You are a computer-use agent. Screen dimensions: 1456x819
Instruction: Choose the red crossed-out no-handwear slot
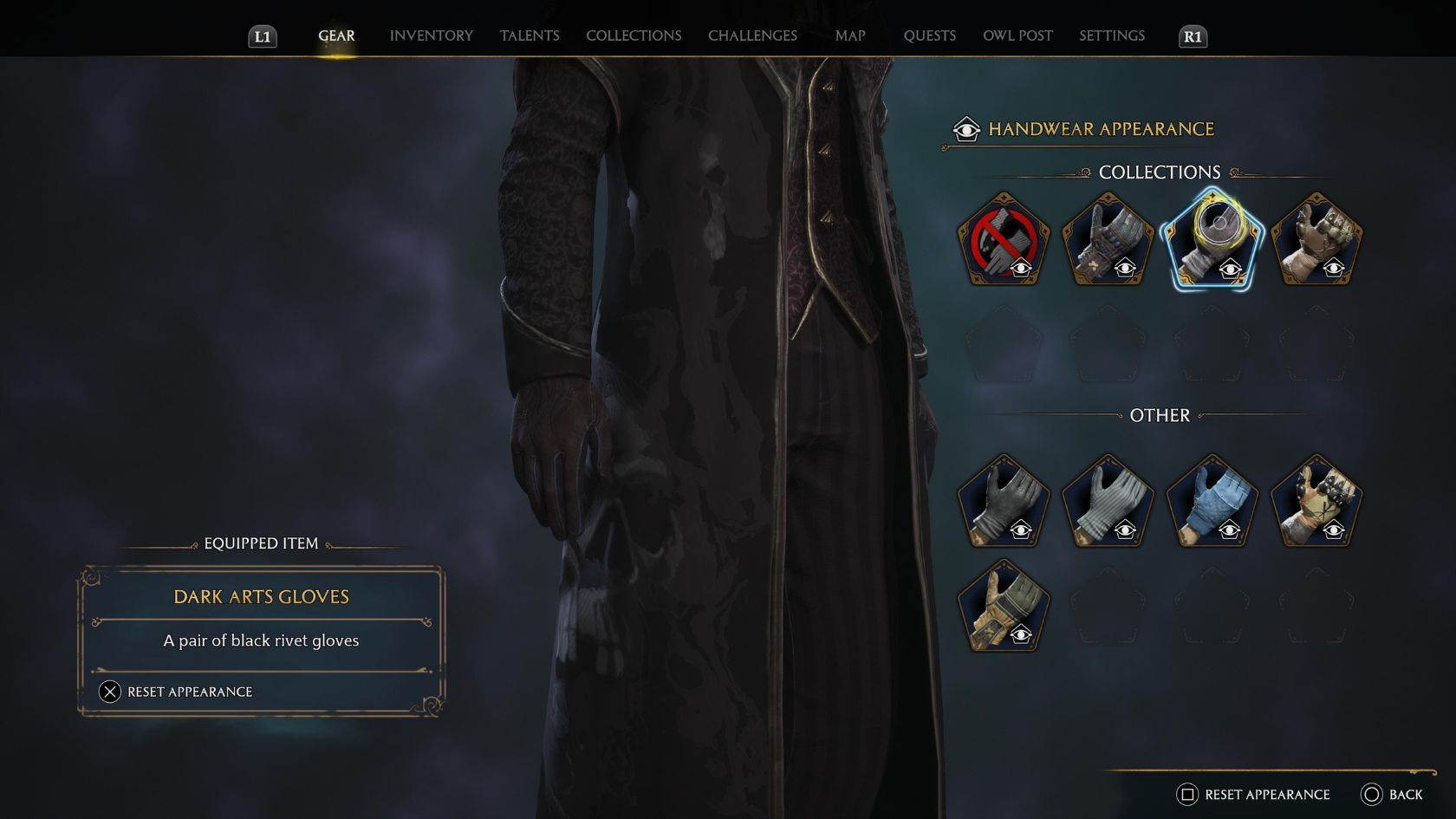tap(1004, 240)
